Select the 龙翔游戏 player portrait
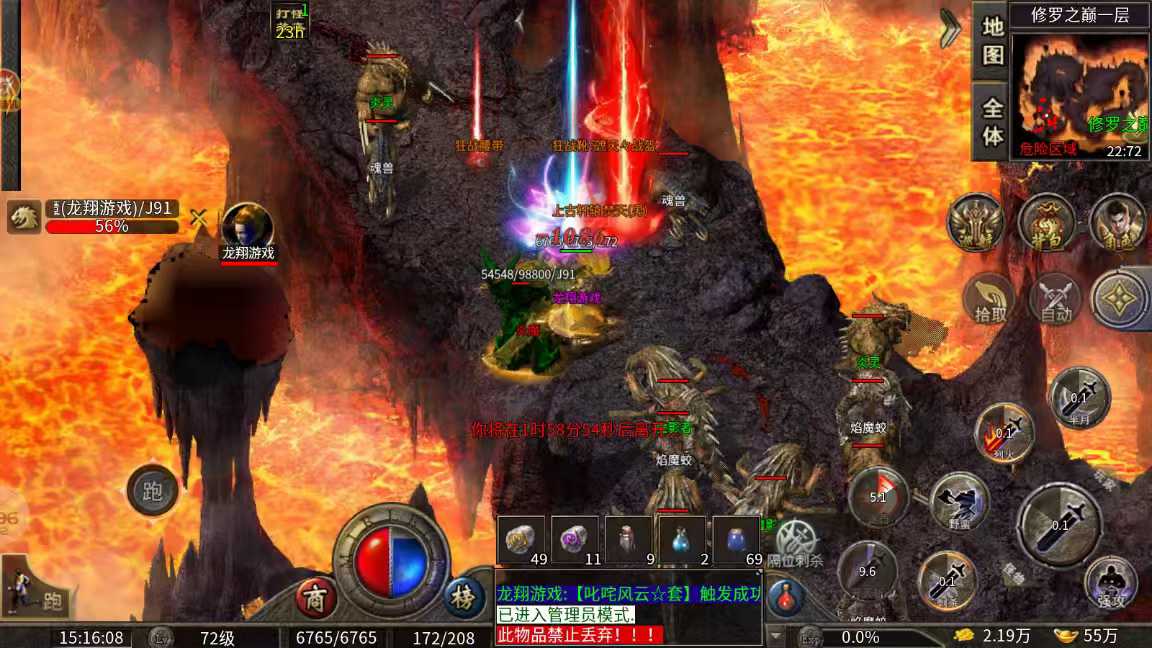1152x648 pixels. 247,226
